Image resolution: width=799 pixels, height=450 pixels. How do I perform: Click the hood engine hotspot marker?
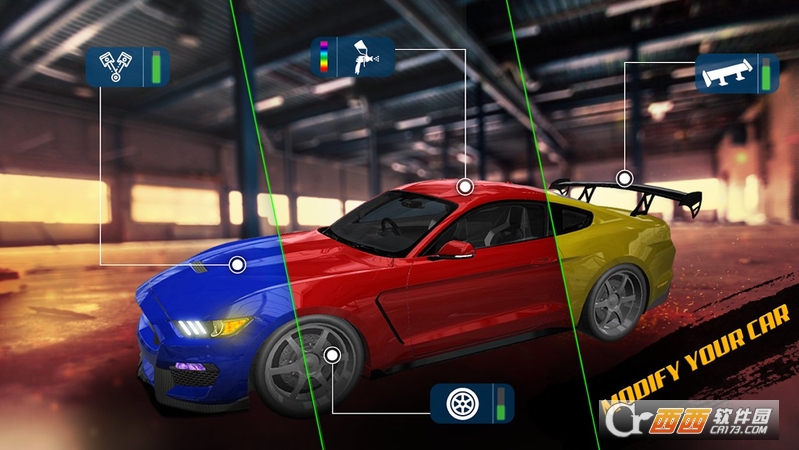click(x=237, y=264)
